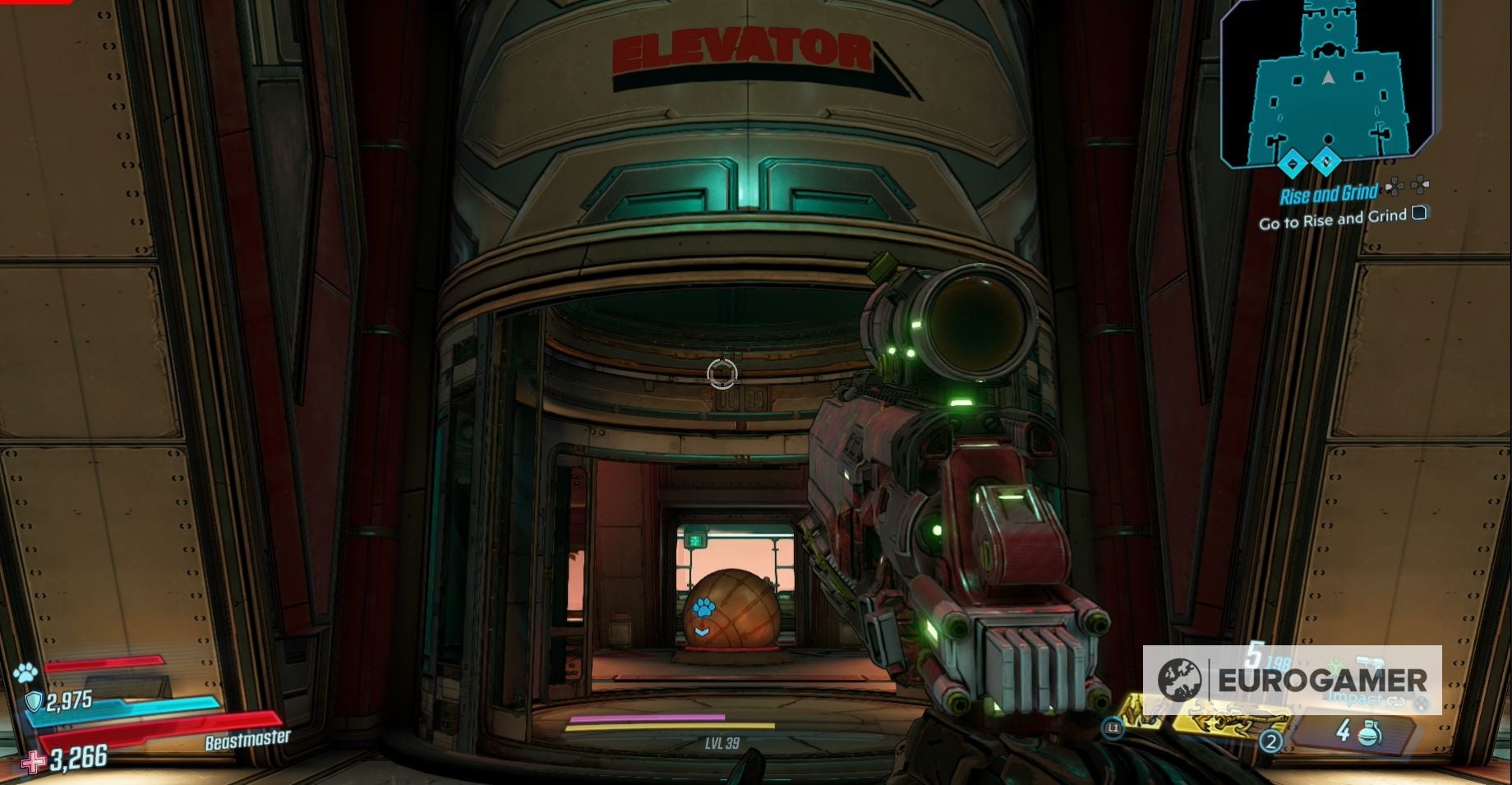Viewport: 1512px width, 785px height.
Task: Select the Rise and Grind mission title
Action: click(1329, 192)
